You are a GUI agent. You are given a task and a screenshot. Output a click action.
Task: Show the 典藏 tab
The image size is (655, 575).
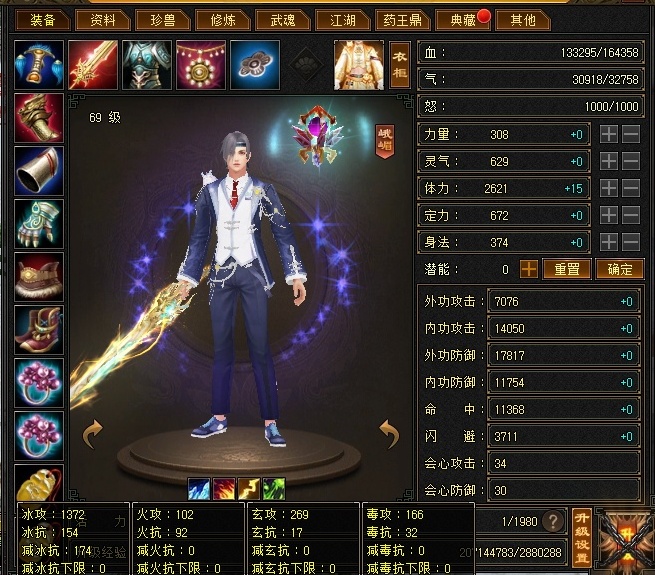coord(462,19)
